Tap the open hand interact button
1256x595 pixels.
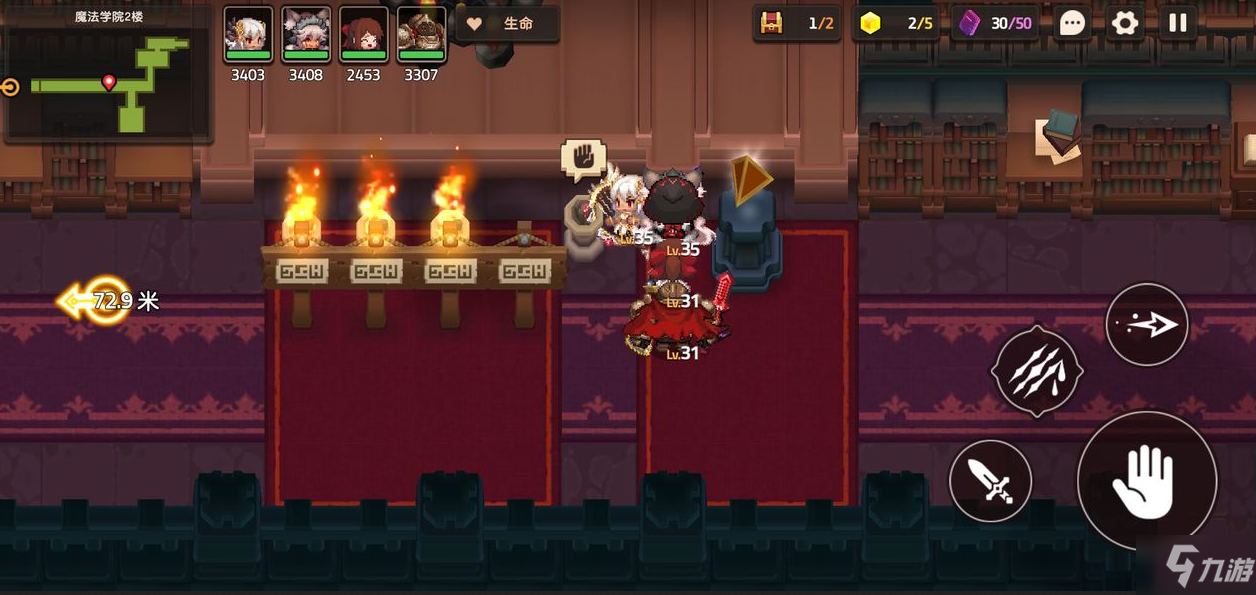click(1146, 481)
